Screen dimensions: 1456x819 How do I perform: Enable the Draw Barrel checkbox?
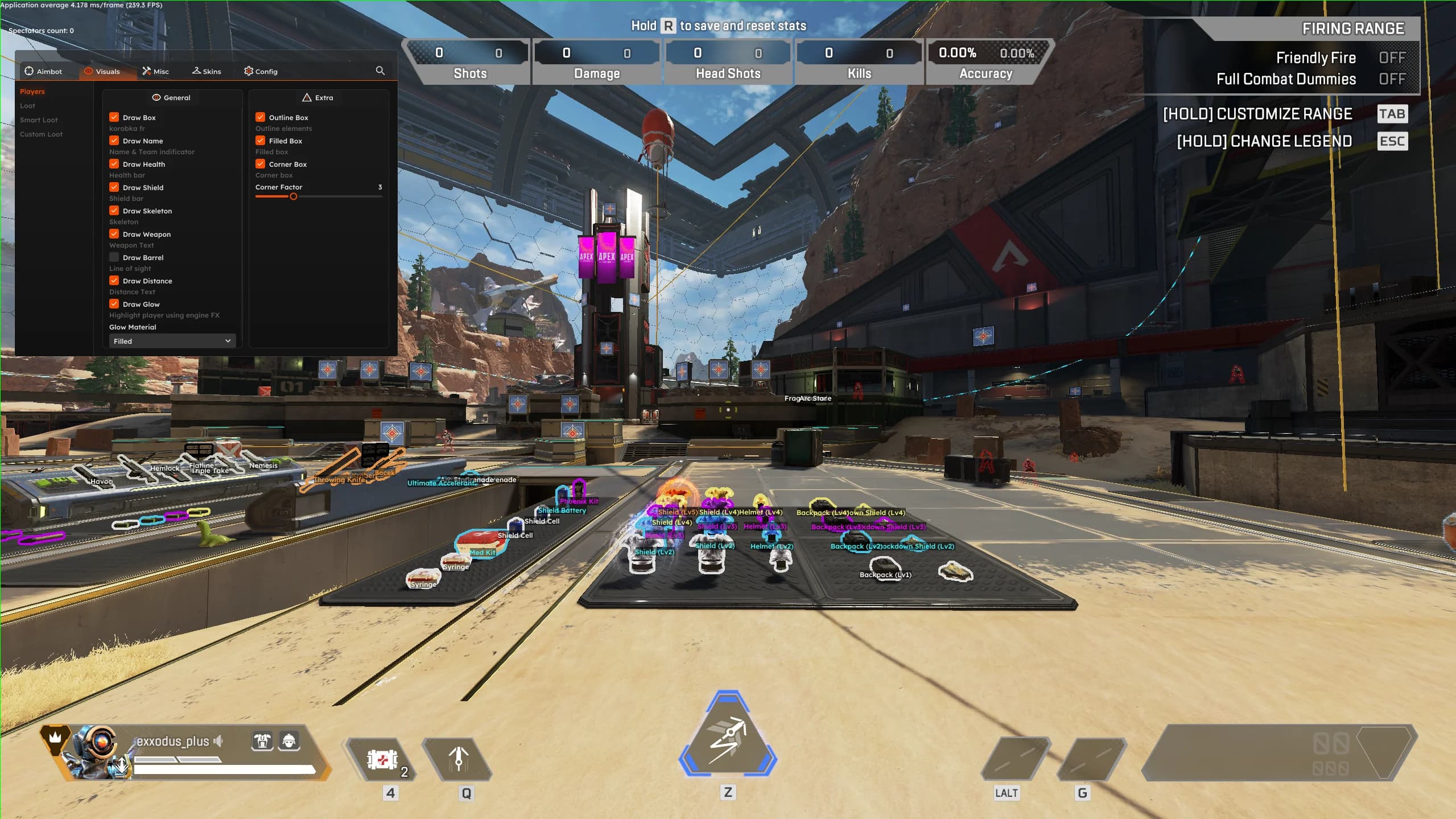click(x=114, y=257)
